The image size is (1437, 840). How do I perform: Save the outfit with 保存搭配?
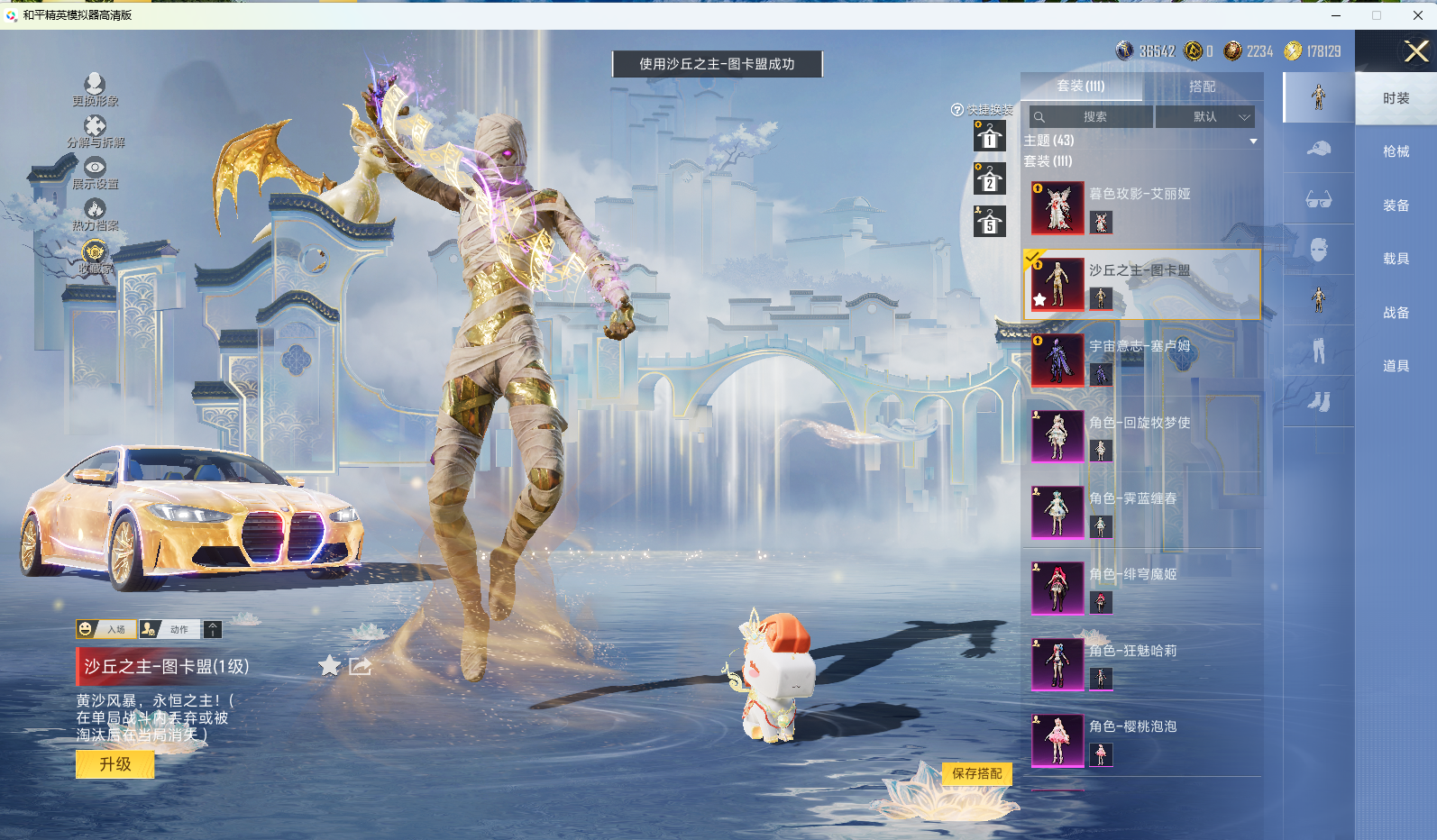point(976,773)
